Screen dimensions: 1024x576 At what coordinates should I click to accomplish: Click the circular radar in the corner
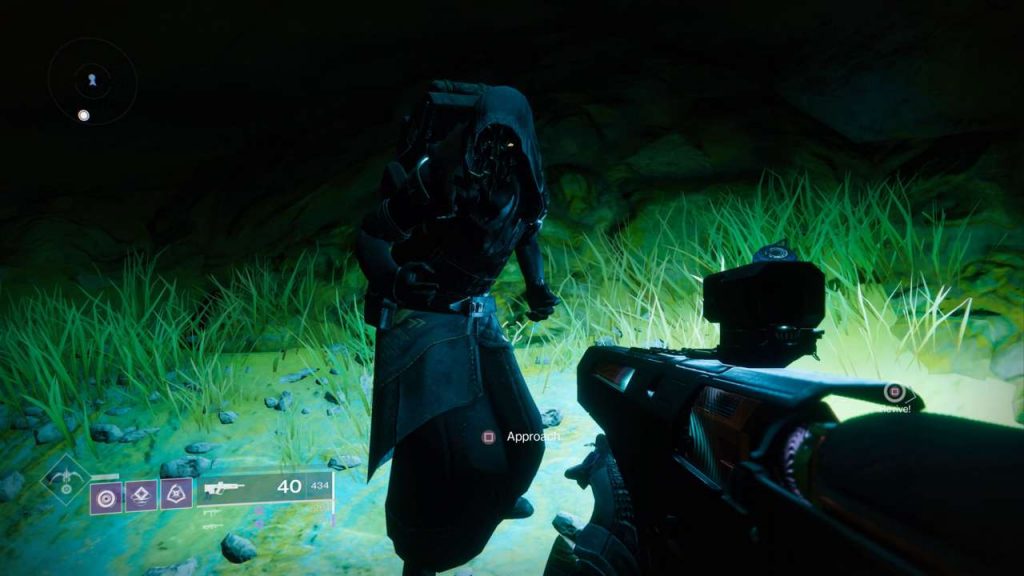coord(92,81)
